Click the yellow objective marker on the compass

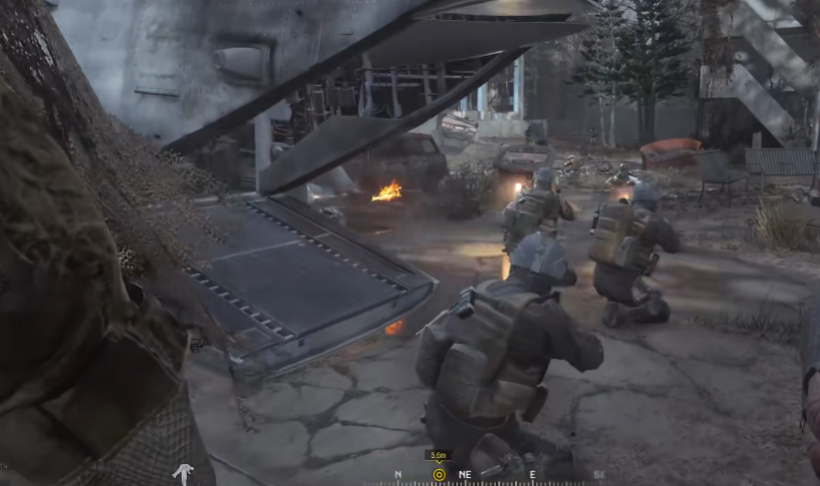pos(438,474)
